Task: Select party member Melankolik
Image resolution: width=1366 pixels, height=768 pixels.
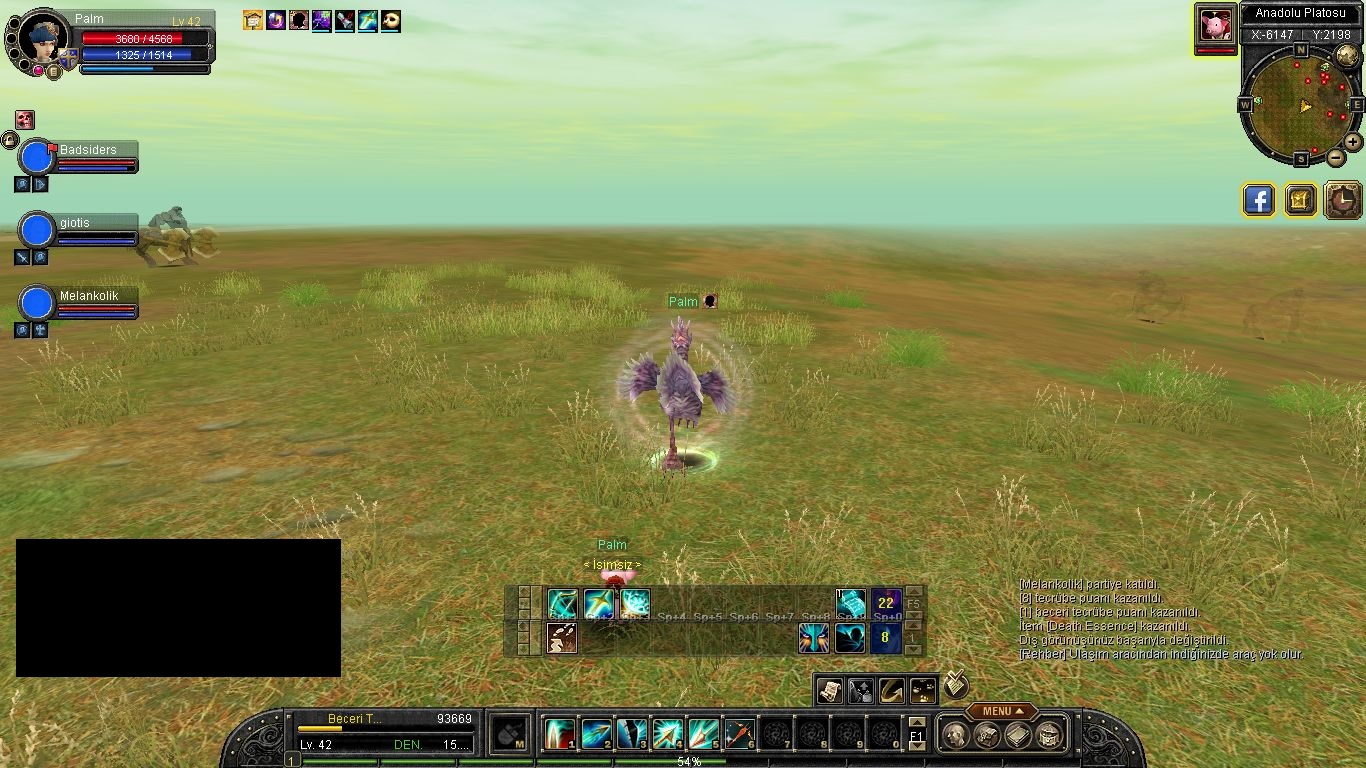Action: [38, 304]
